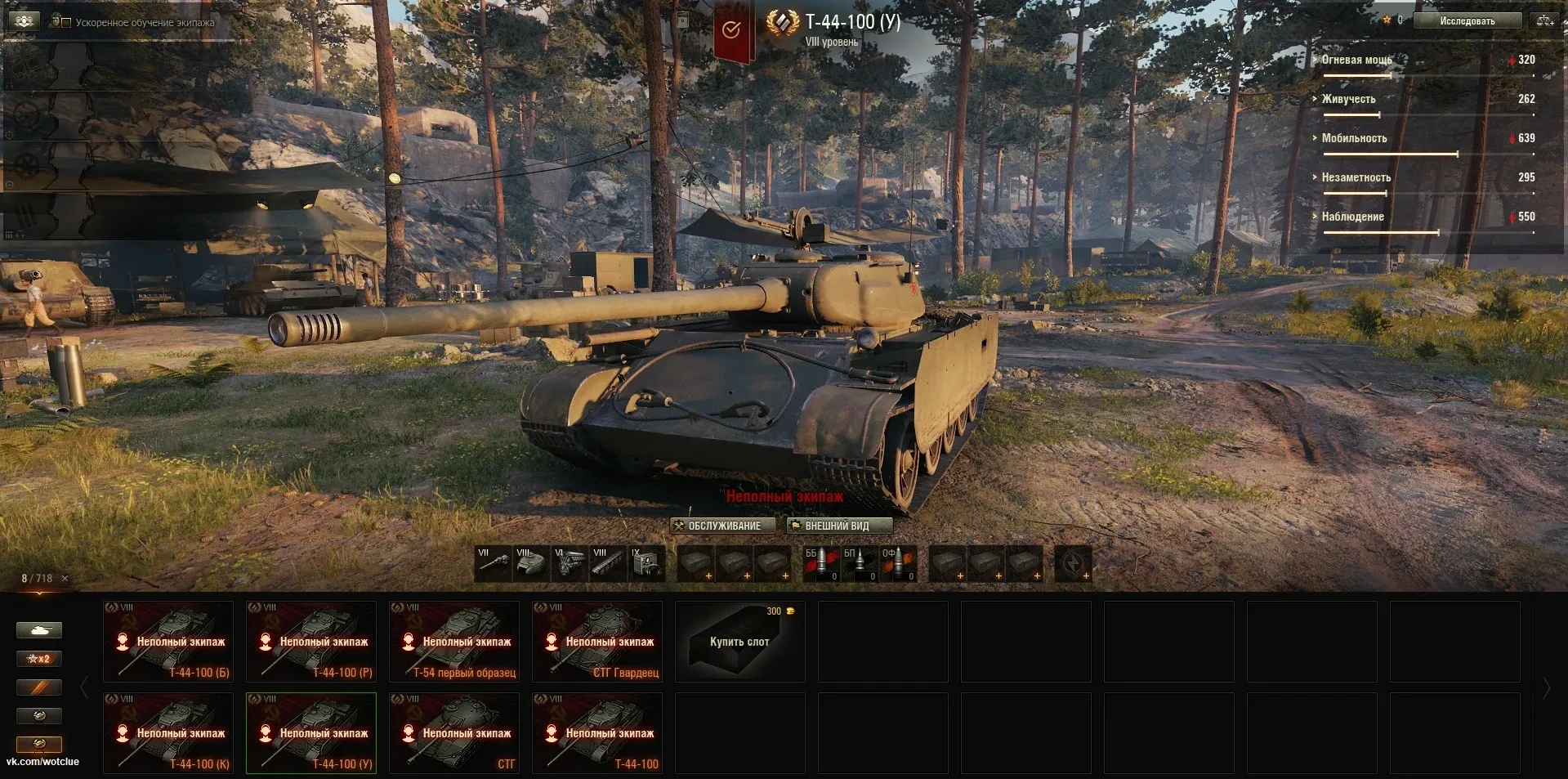Add vehicle to comparison via scales icon
The image size is (1568, 779).
point(1544,21)
